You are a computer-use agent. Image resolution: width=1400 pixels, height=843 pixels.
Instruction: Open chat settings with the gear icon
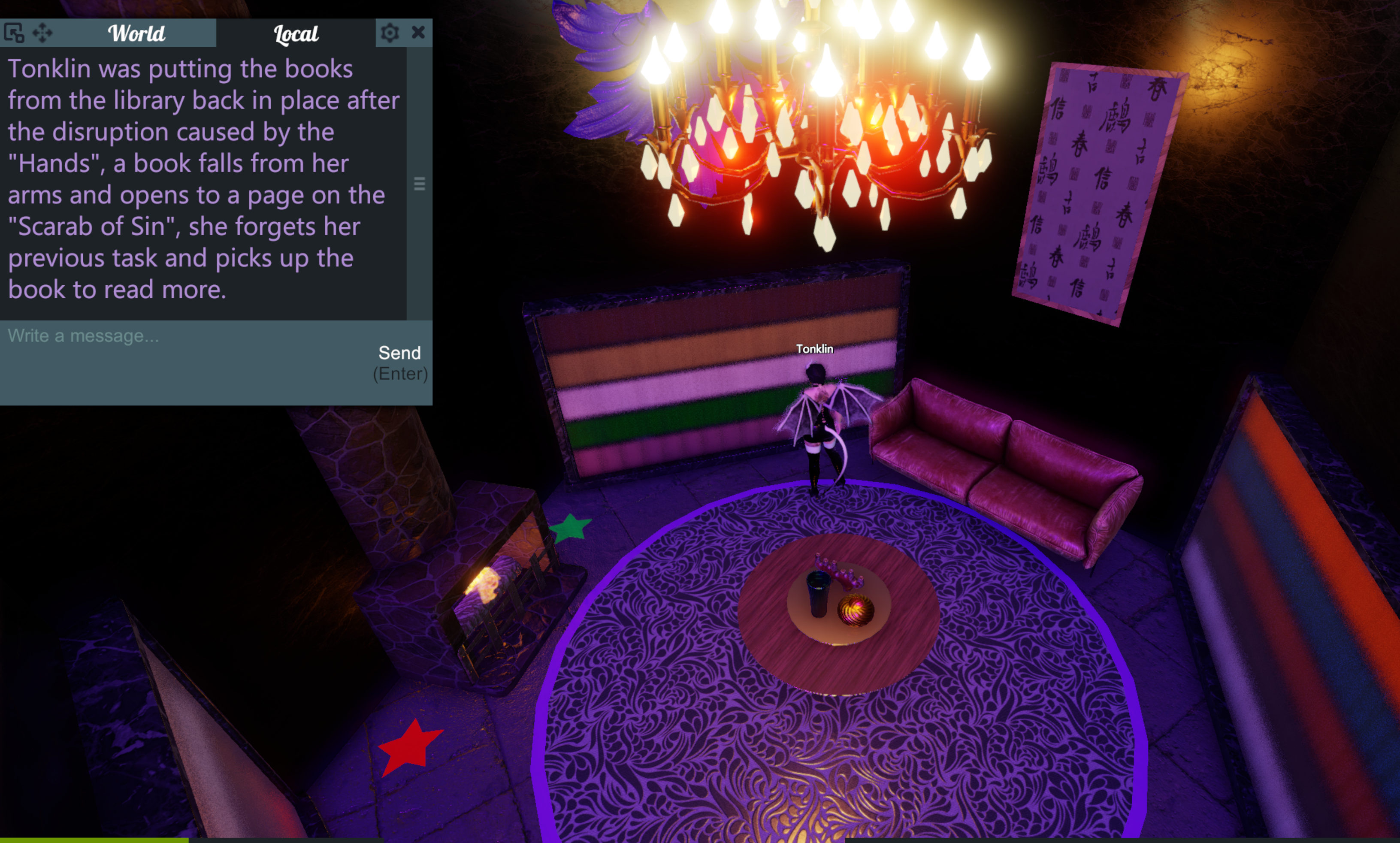[x=390, y=33]
